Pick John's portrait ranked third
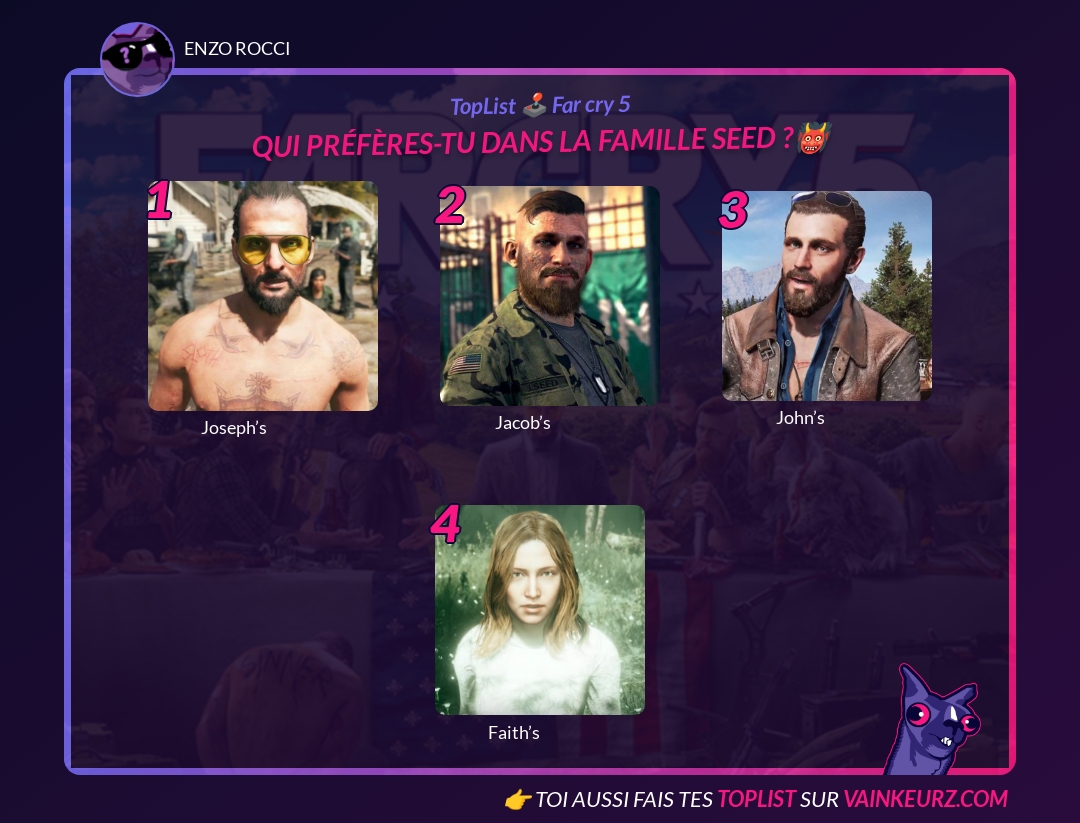The image size is (1080, 823). pos(827,296)
